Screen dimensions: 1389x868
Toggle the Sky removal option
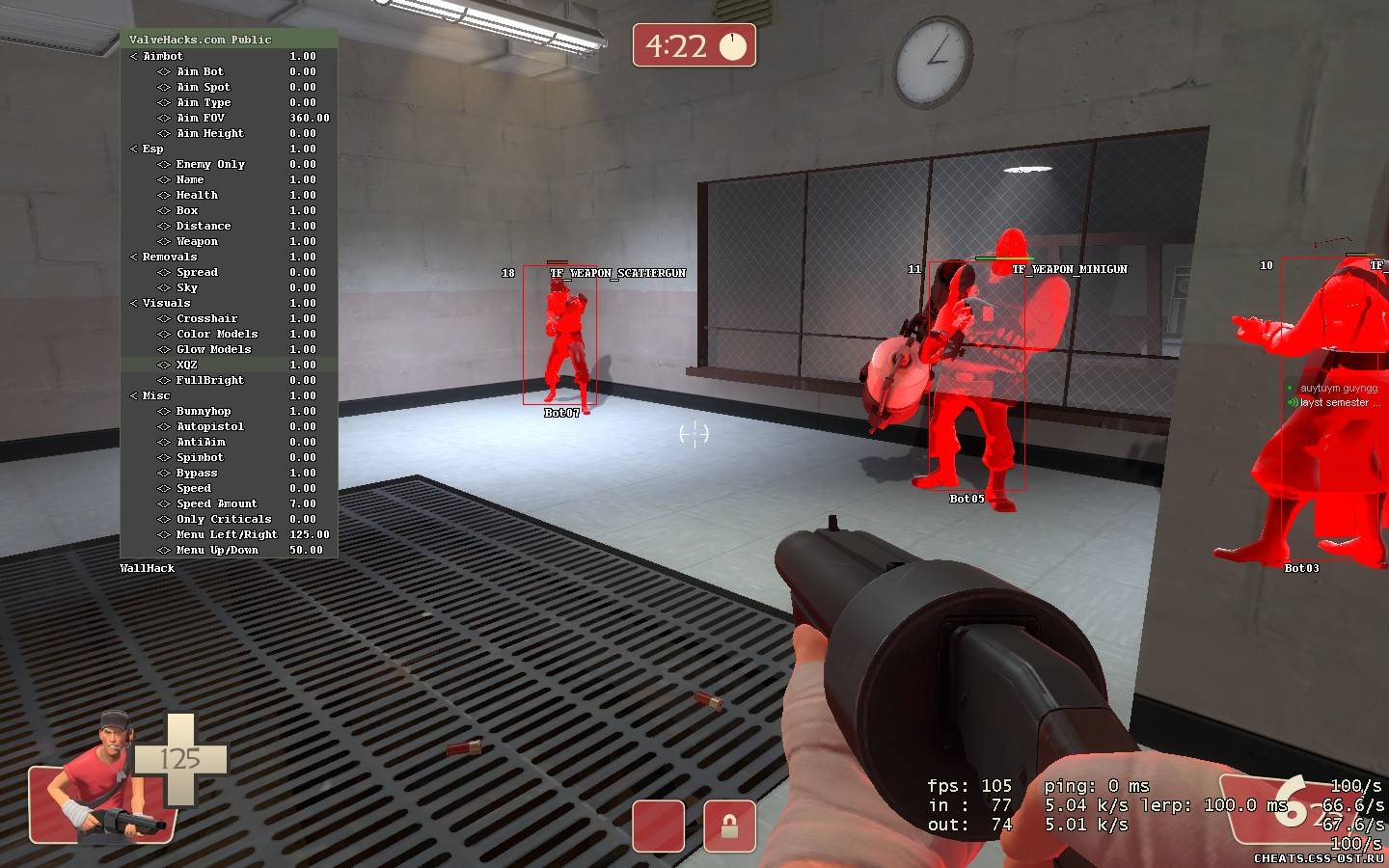click(187, 287)
